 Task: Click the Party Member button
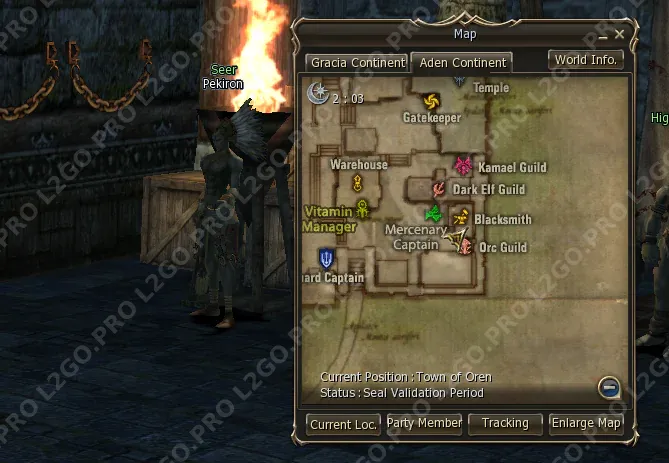point(424,423)
